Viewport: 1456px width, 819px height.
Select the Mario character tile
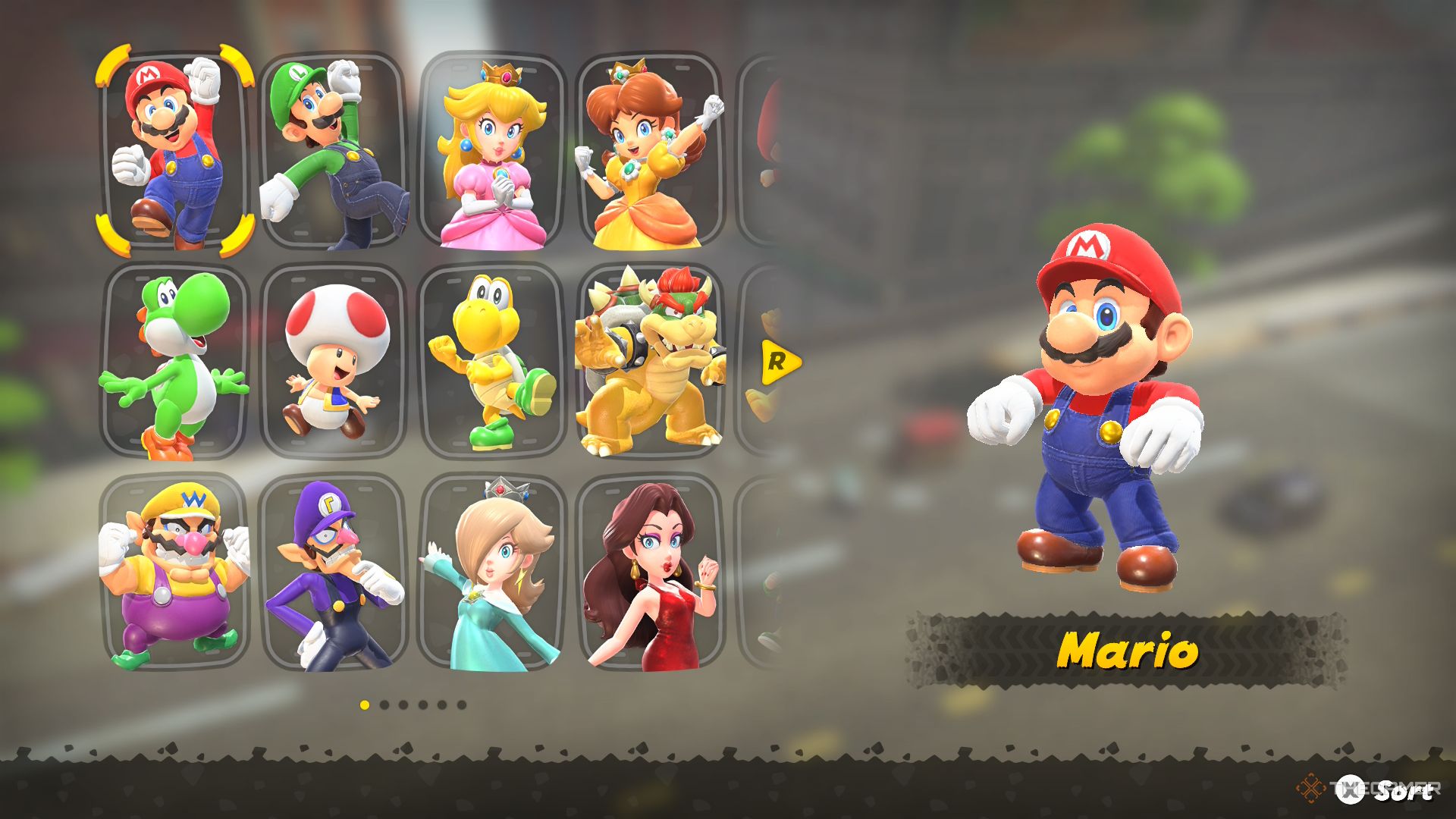tap(174, 150)
